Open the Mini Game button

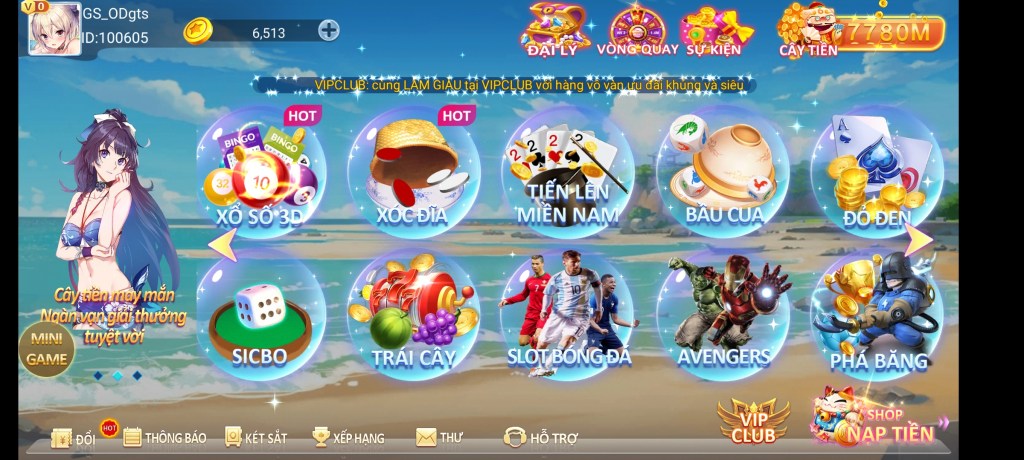tap(46, 350)
